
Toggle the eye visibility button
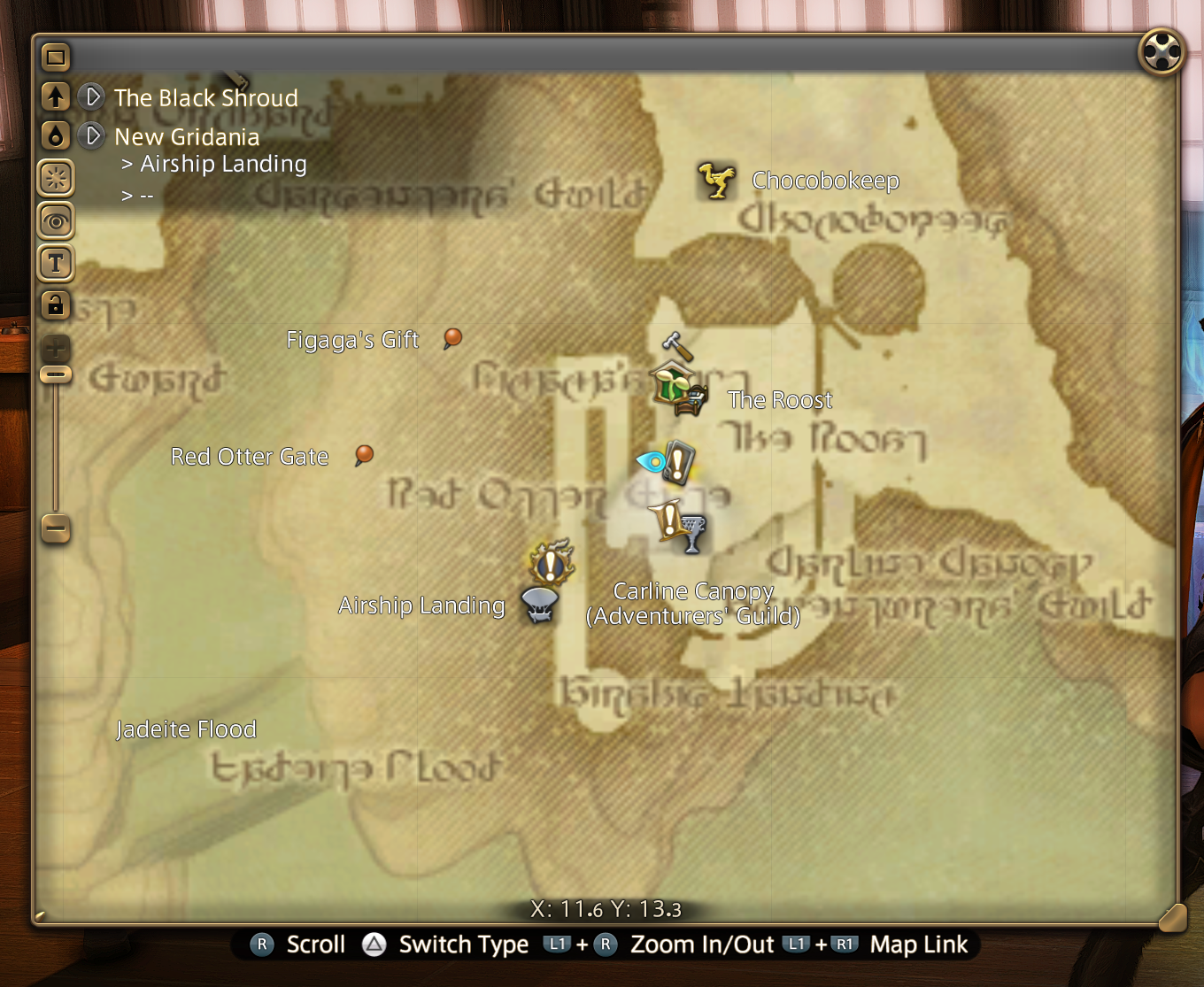click(x=56, y=220)
